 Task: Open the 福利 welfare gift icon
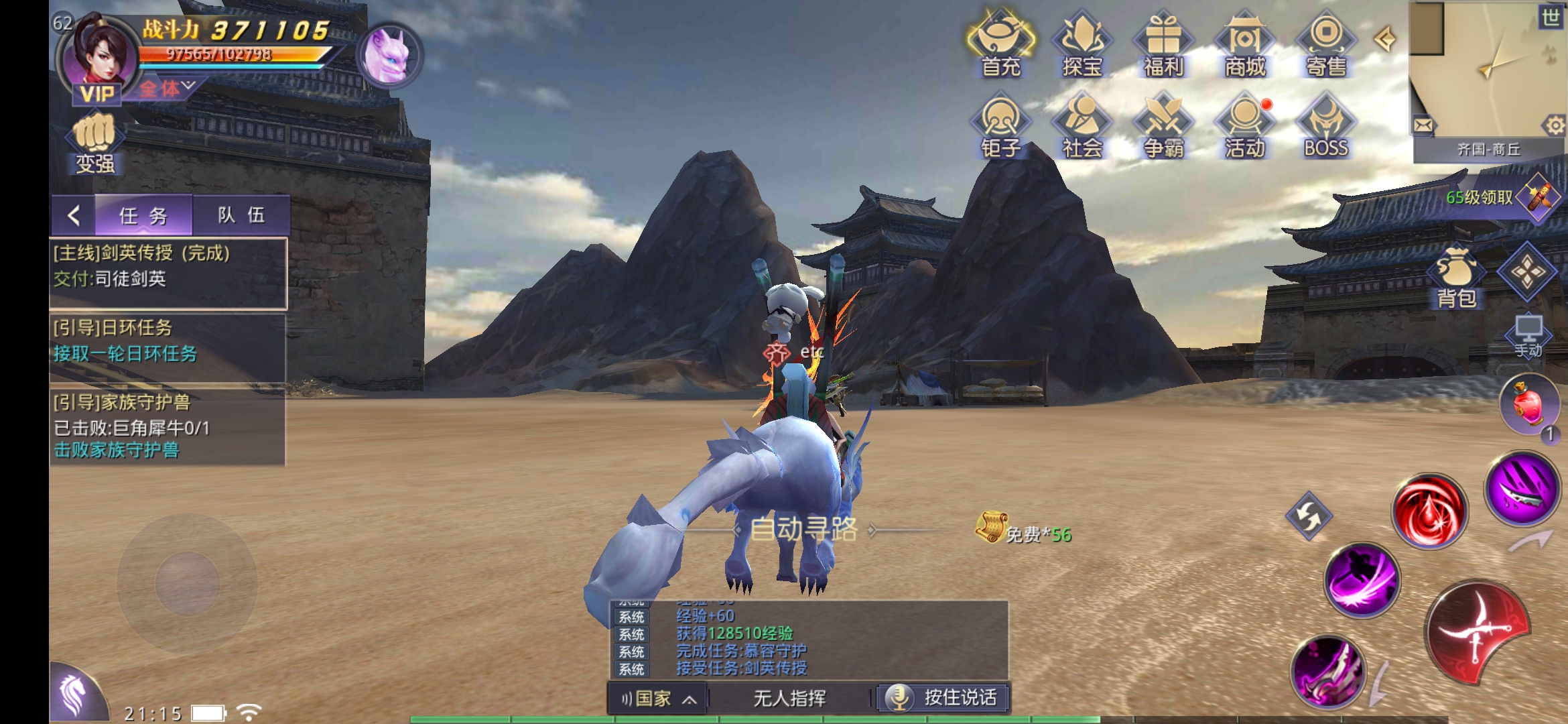point(1163,44)
